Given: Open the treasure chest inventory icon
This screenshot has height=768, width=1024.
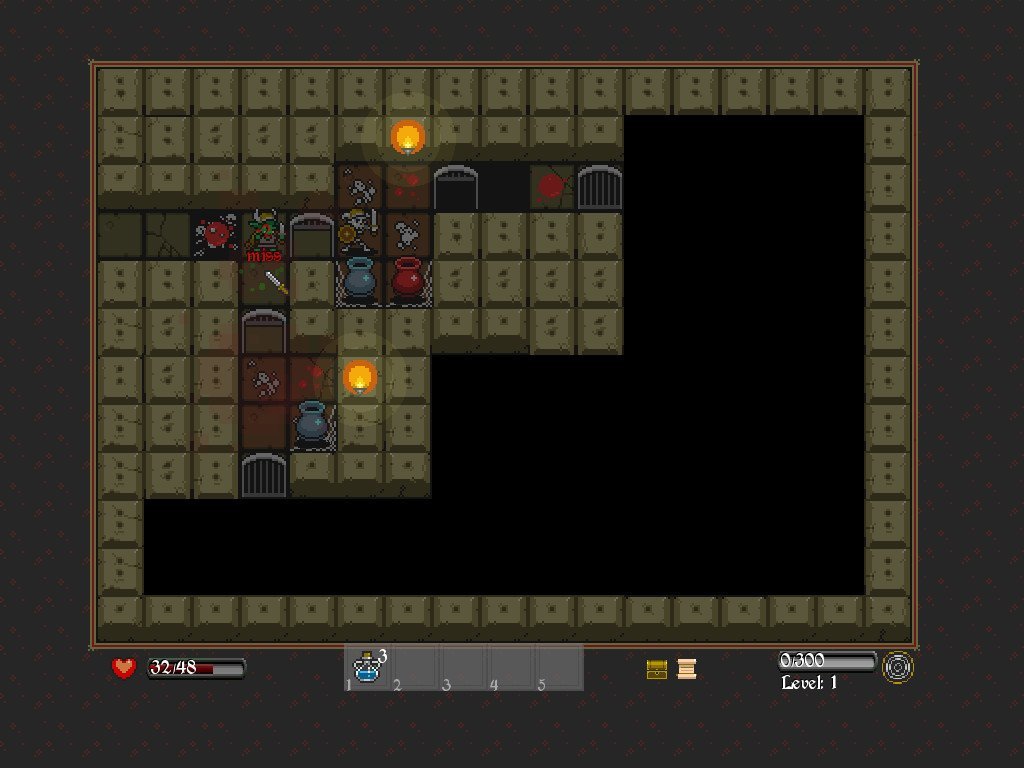Looking at the screenshot, I should click(x=657, y=669).
